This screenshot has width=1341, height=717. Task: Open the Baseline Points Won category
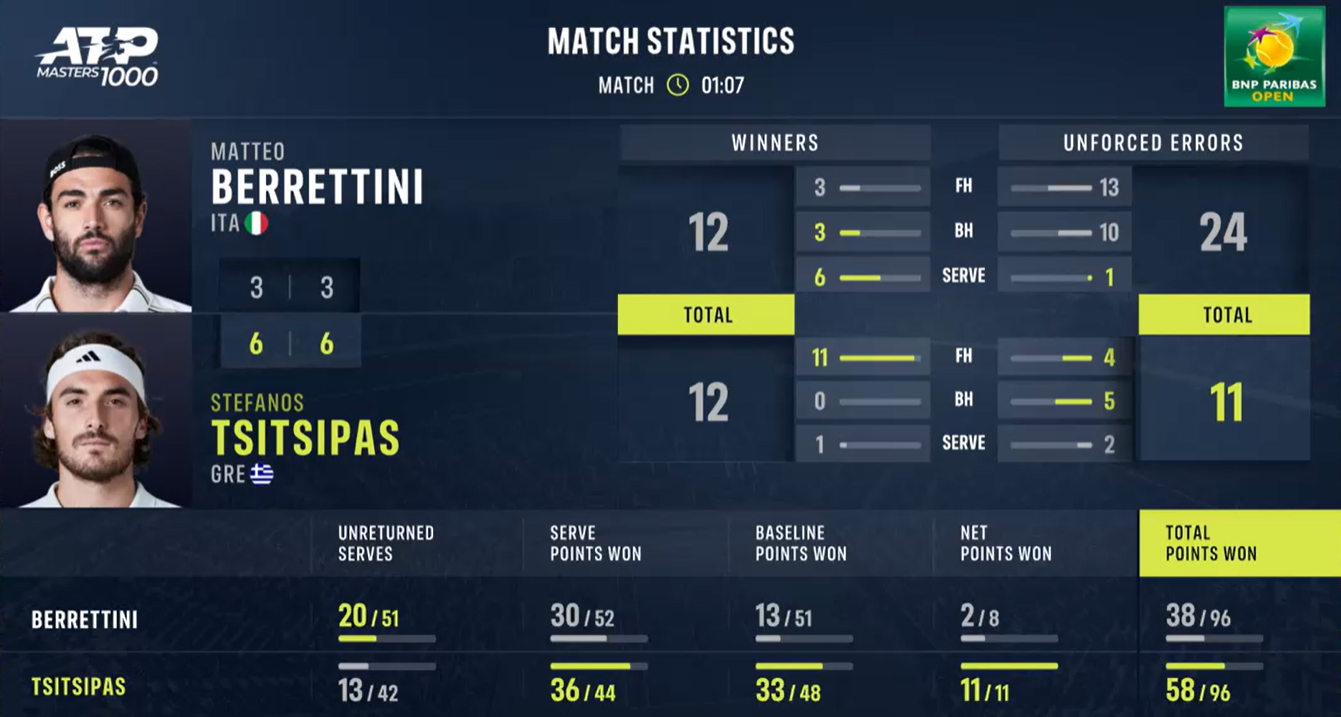pos(801,543)
